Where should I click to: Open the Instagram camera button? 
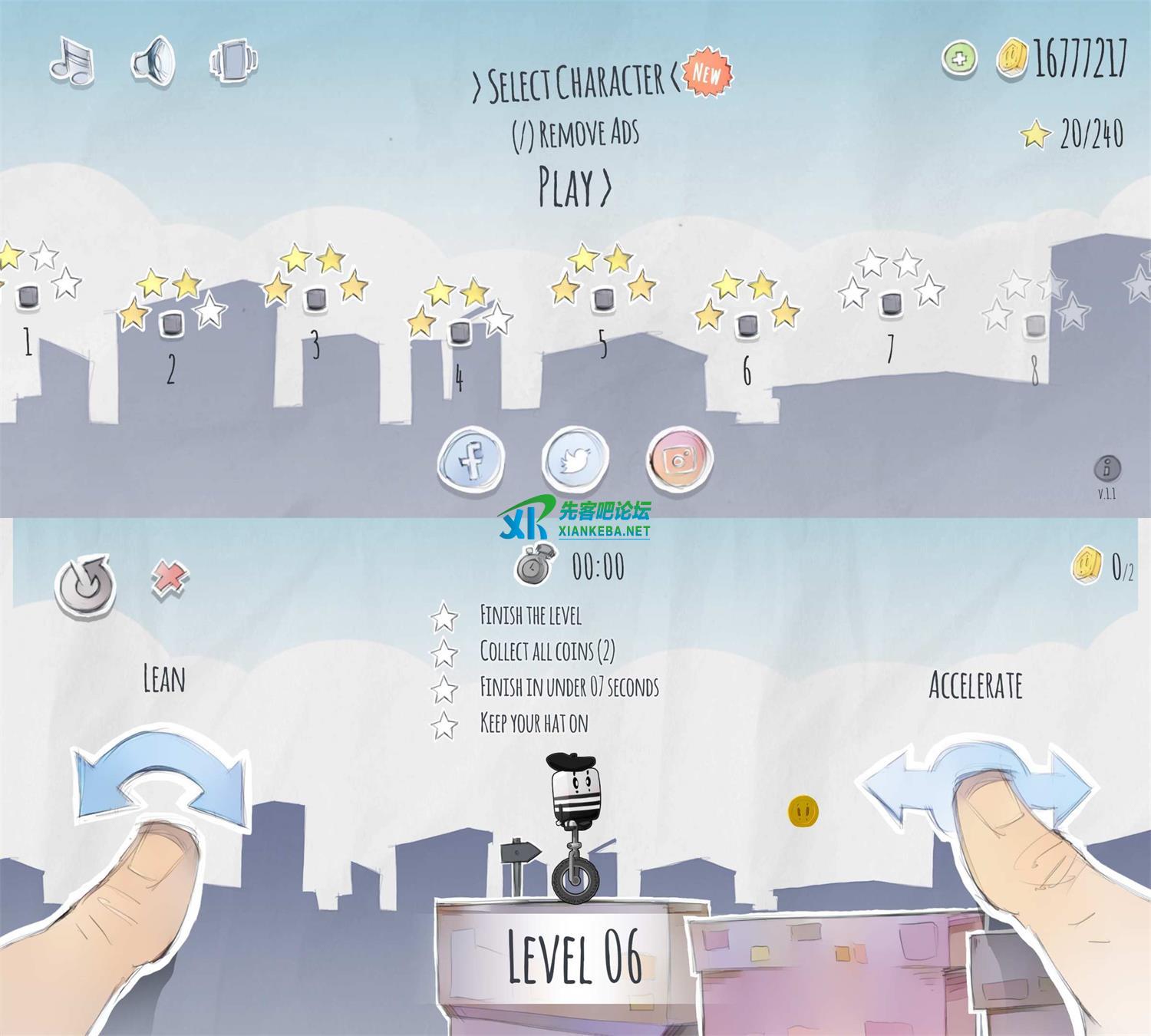pos(679,460)
